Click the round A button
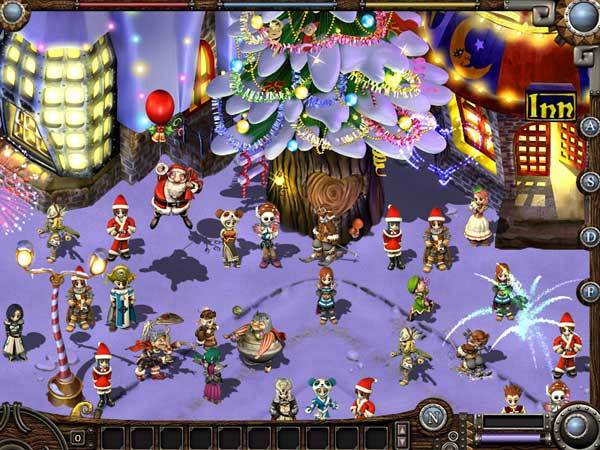Viewport: 600px width, 450px height. pyautogui.click(x=589, y=128)
